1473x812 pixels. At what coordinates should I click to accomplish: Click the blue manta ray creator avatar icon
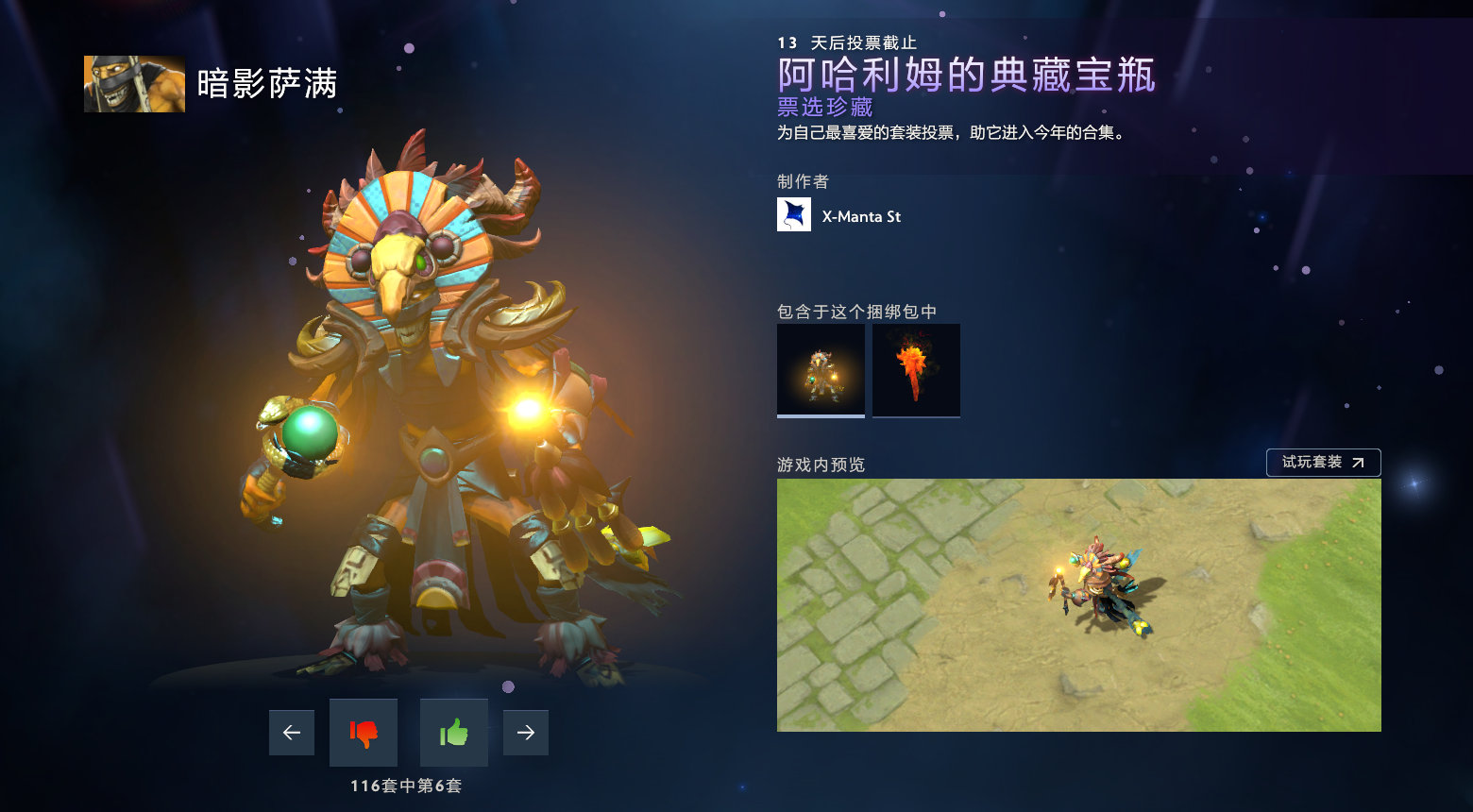(x=794, y=214)
